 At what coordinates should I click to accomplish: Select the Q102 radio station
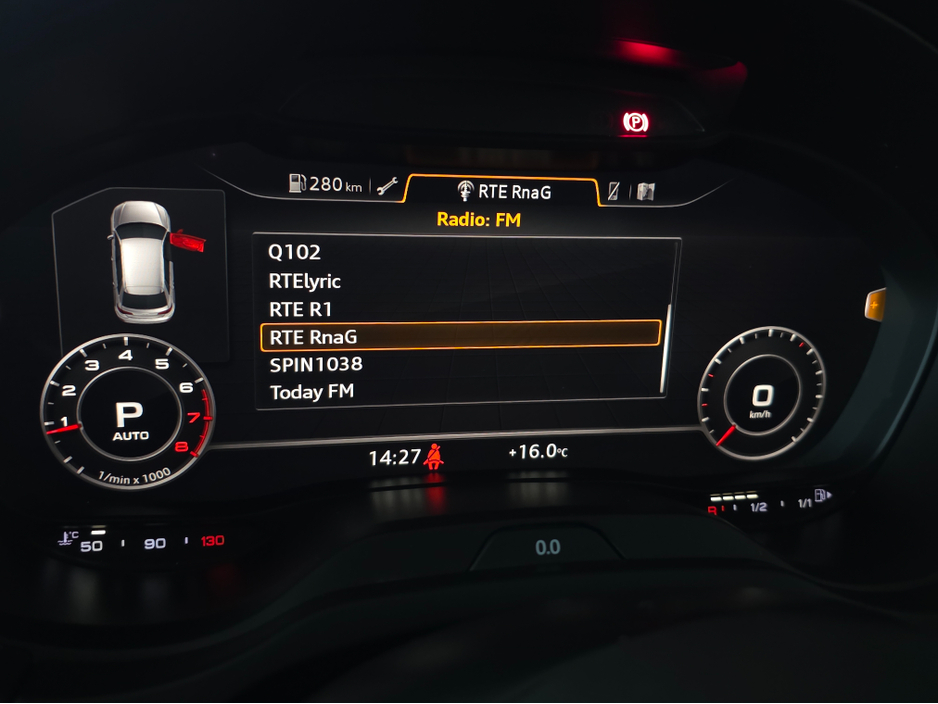pyautogui.click(x=295, y=253)
